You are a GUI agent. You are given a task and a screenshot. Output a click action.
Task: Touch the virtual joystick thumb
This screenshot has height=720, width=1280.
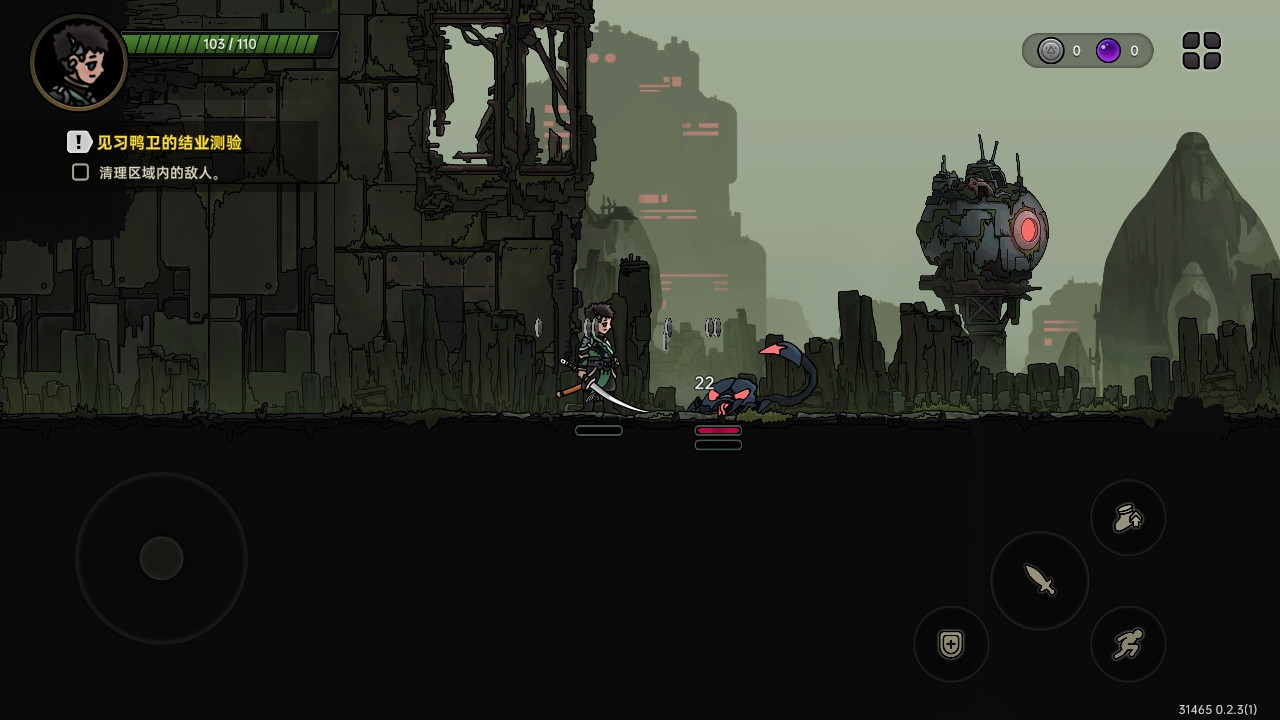click(x=161, y=558)
